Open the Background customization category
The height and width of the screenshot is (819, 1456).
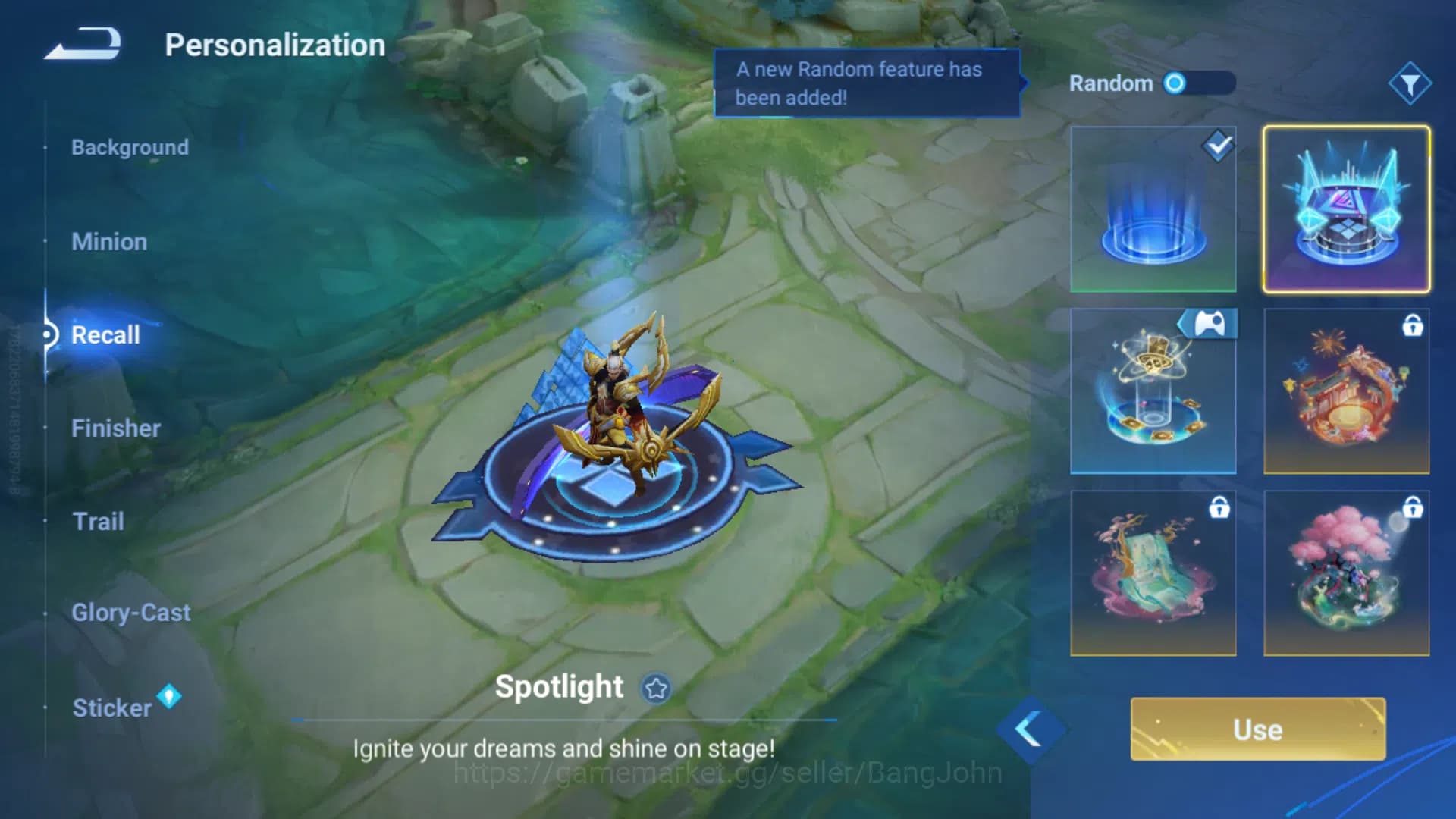tap(130, 147)
